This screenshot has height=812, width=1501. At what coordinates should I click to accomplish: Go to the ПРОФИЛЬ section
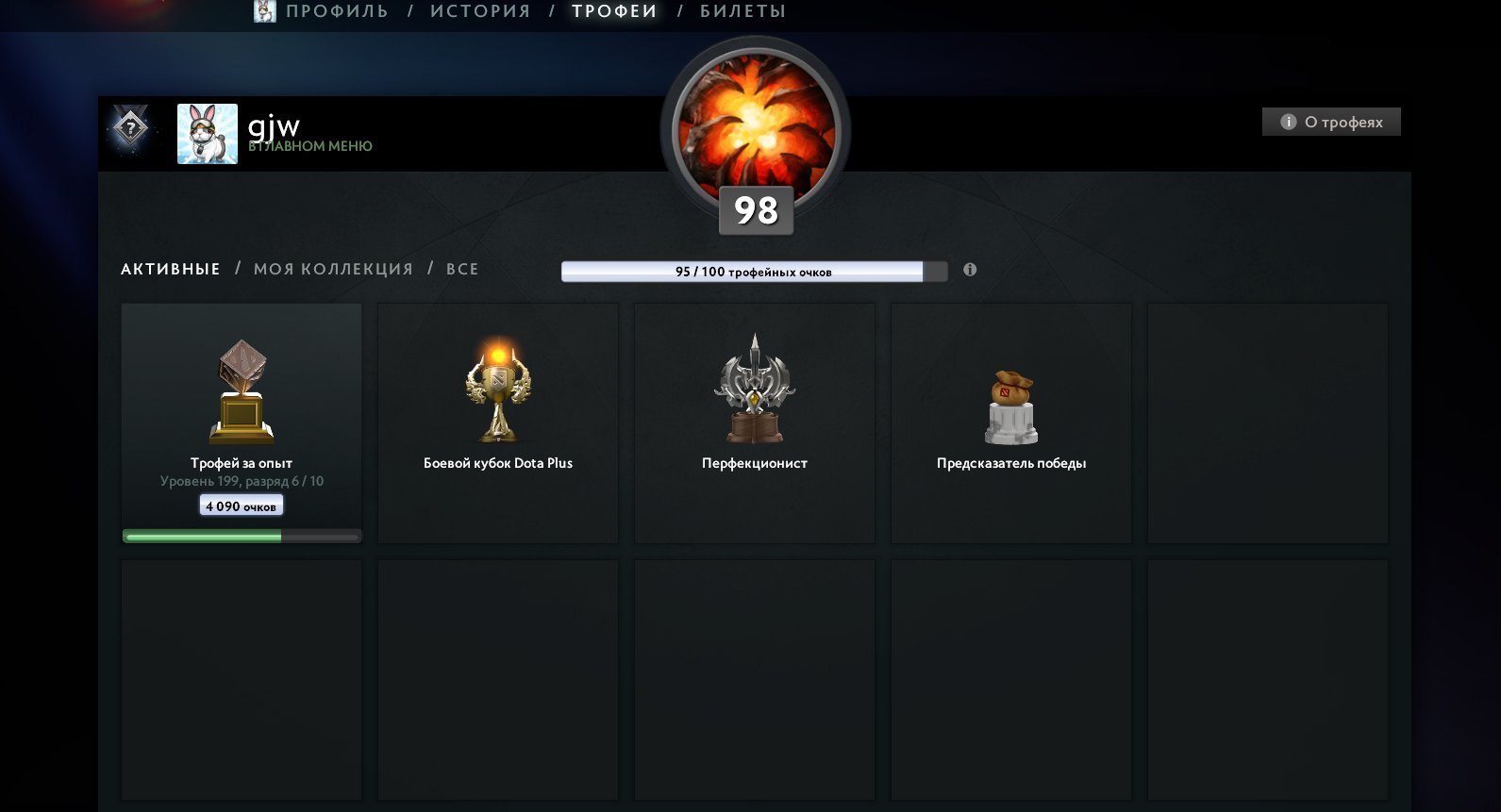point(338,11)
